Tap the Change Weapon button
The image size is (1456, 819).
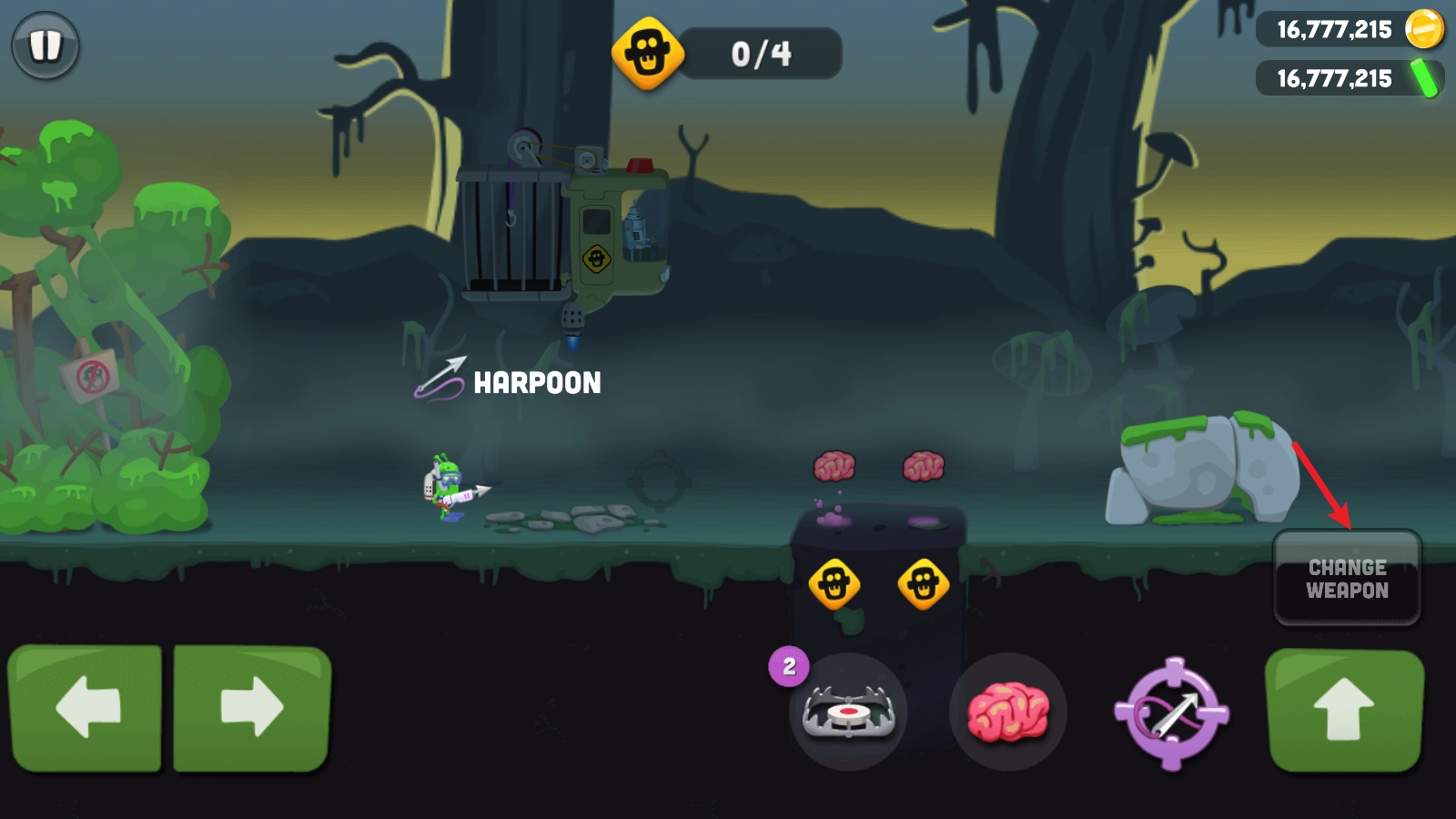click(1347, 579)
